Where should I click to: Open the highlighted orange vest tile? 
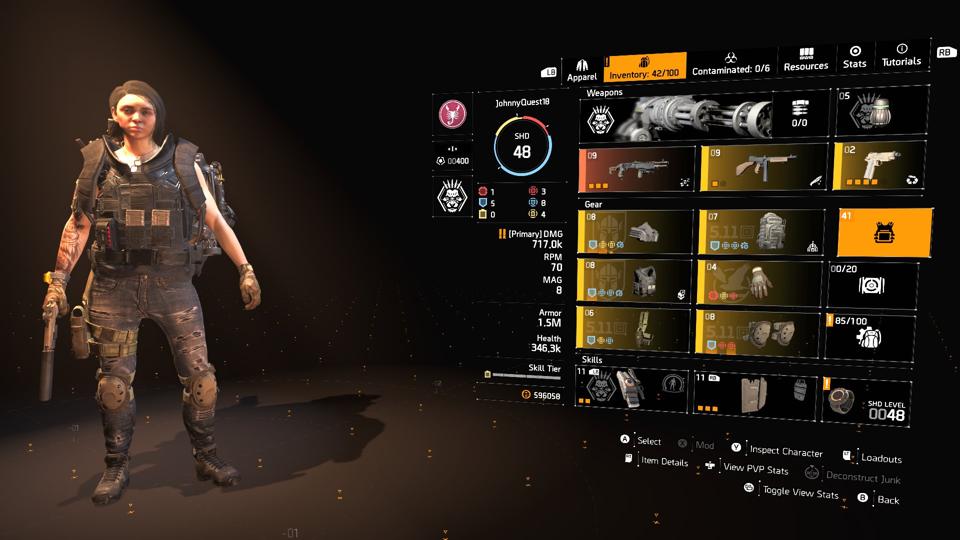(x=884, y=233)
